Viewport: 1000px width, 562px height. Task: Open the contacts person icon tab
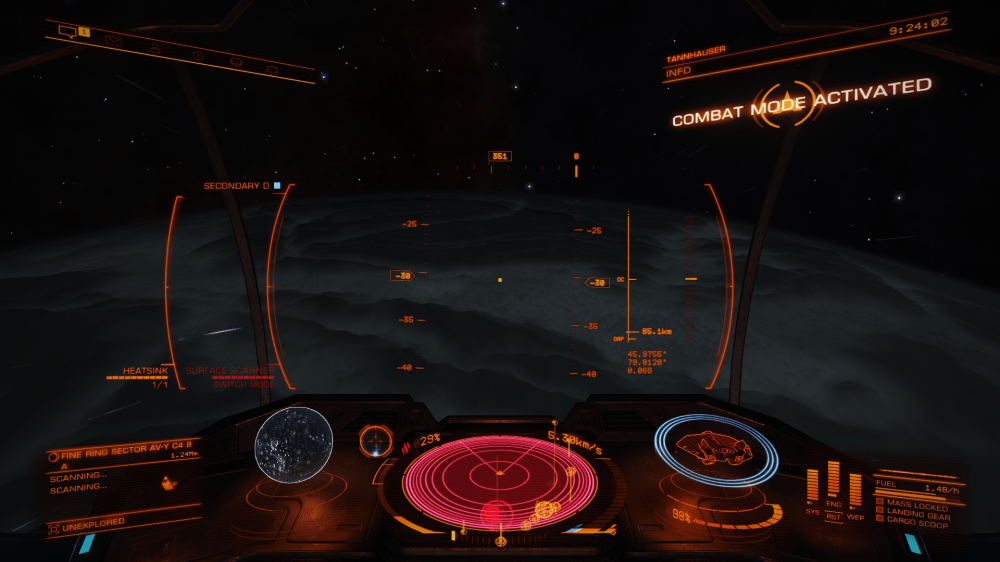click(156, 46)
